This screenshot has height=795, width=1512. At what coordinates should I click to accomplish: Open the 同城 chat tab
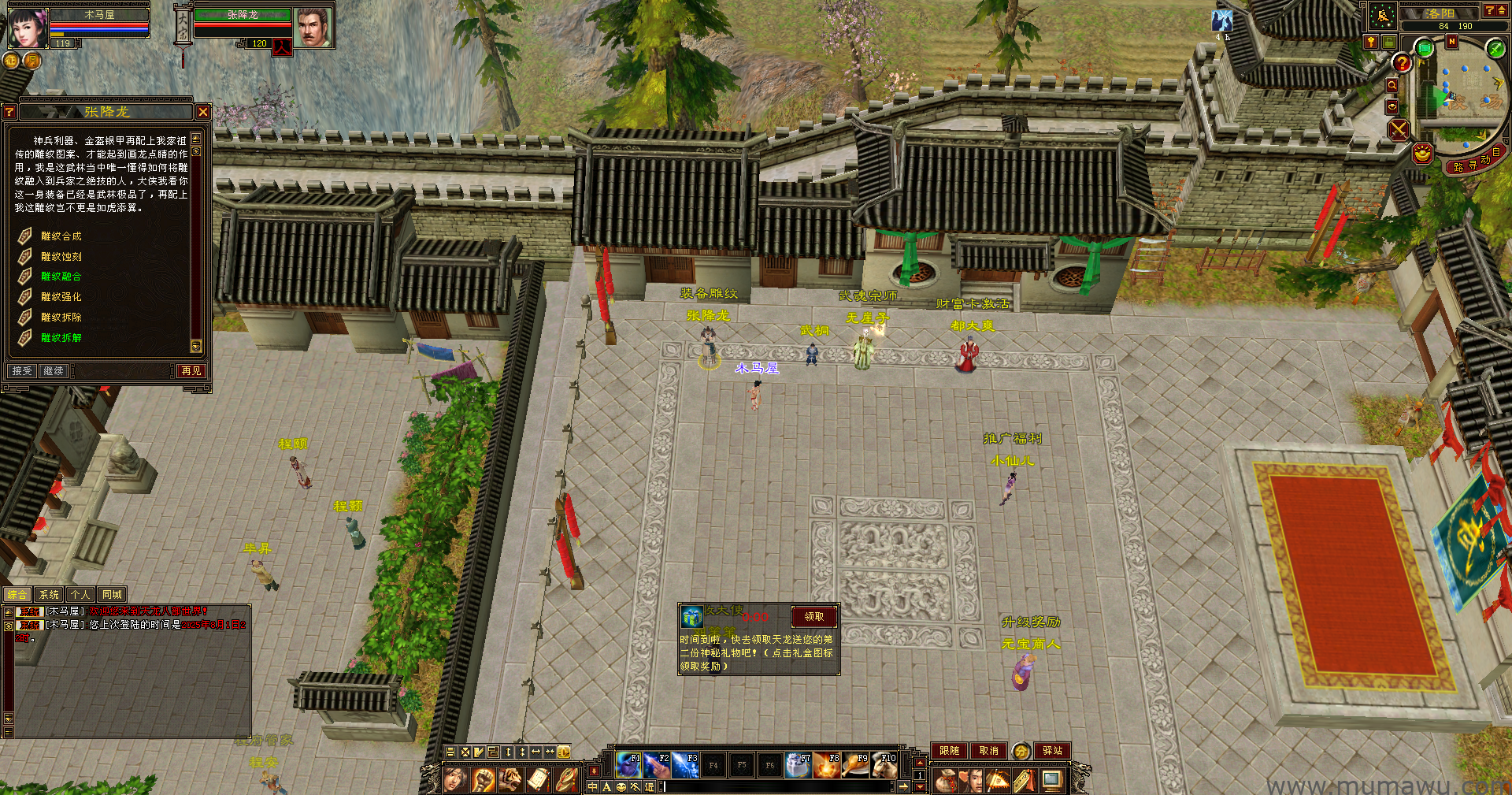coord(112,595)
